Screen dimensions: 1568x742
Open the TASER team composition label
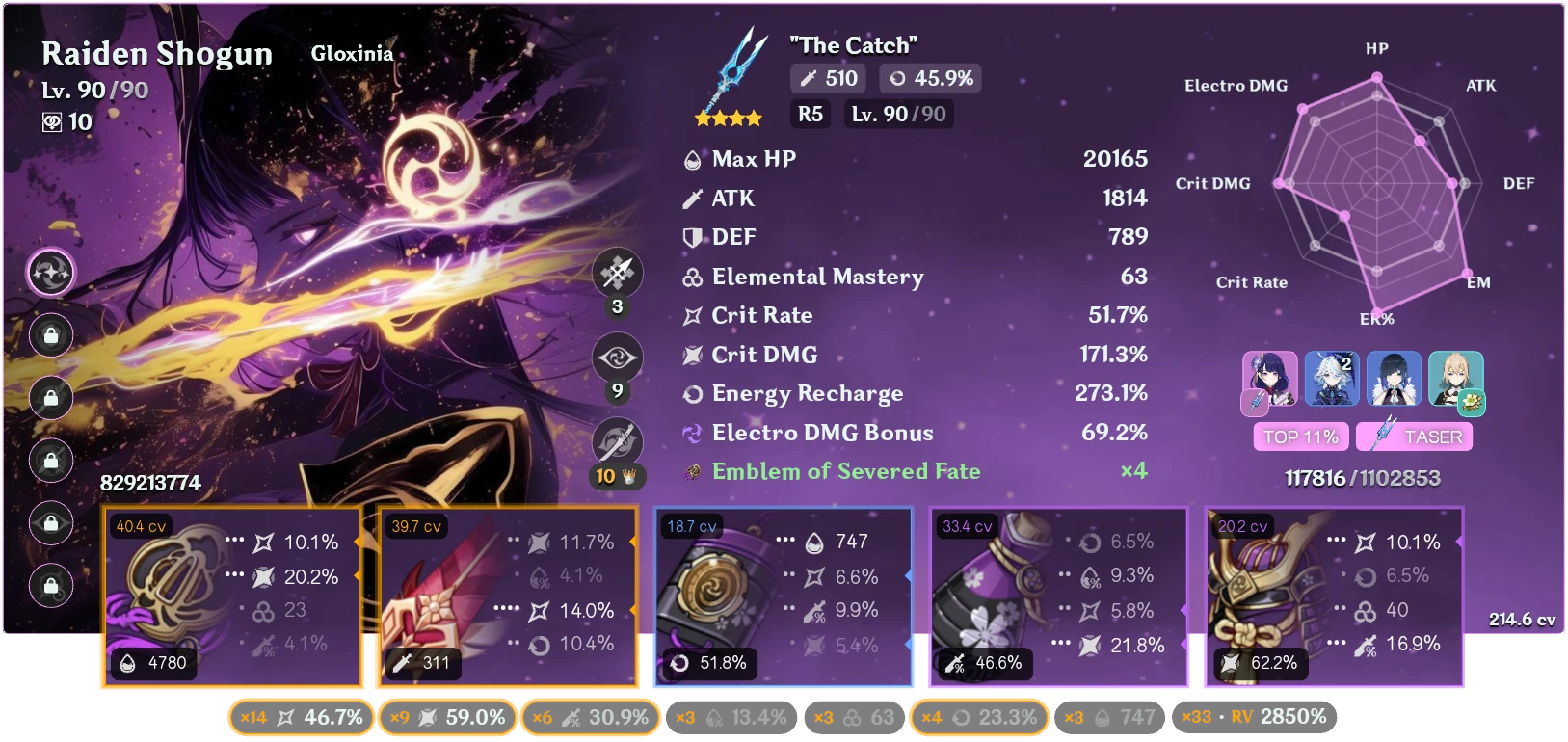click(x=1413, y=437)
